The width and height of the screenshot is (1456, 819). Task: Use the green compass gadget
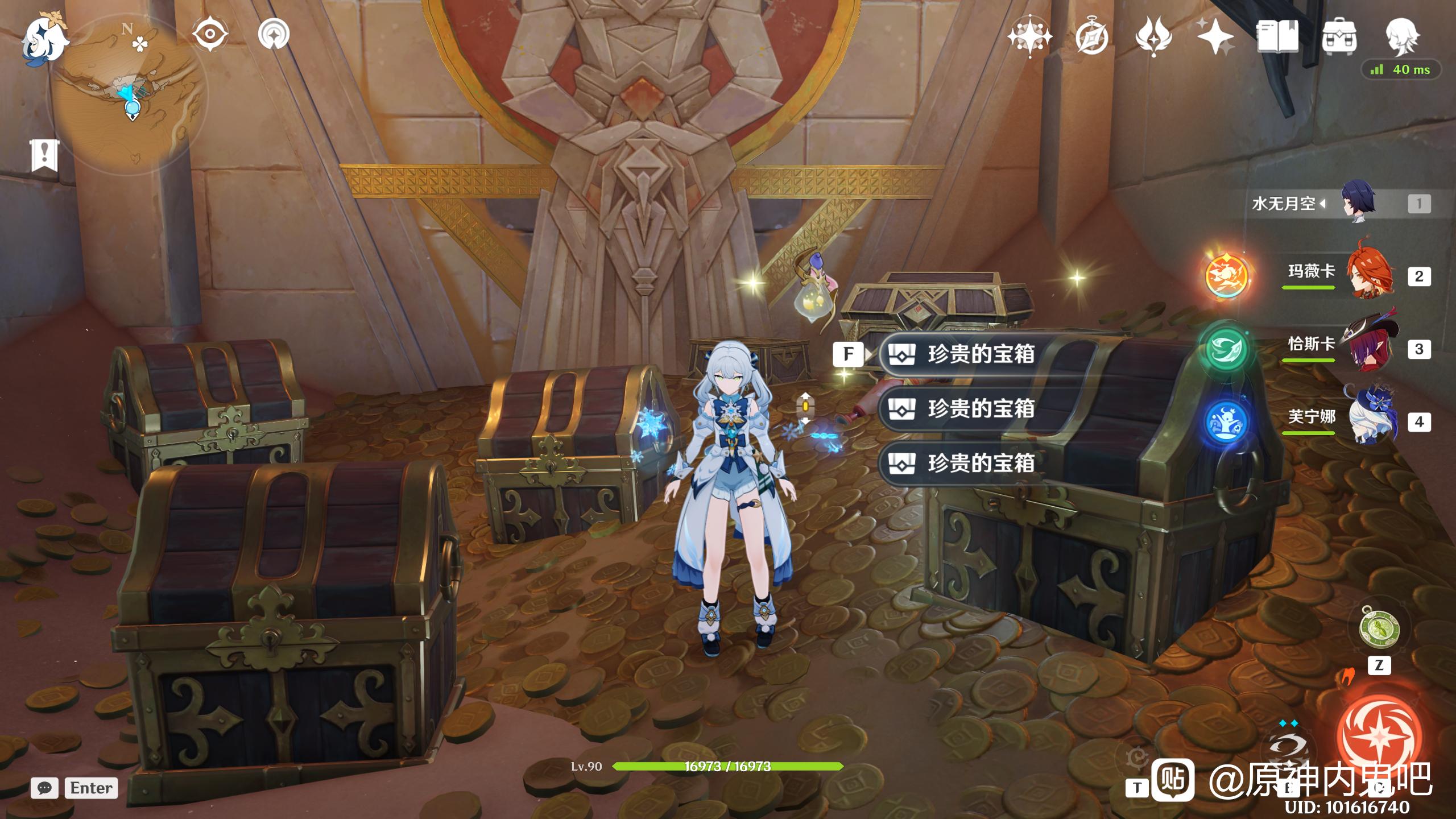click(x=1379, y=629)
